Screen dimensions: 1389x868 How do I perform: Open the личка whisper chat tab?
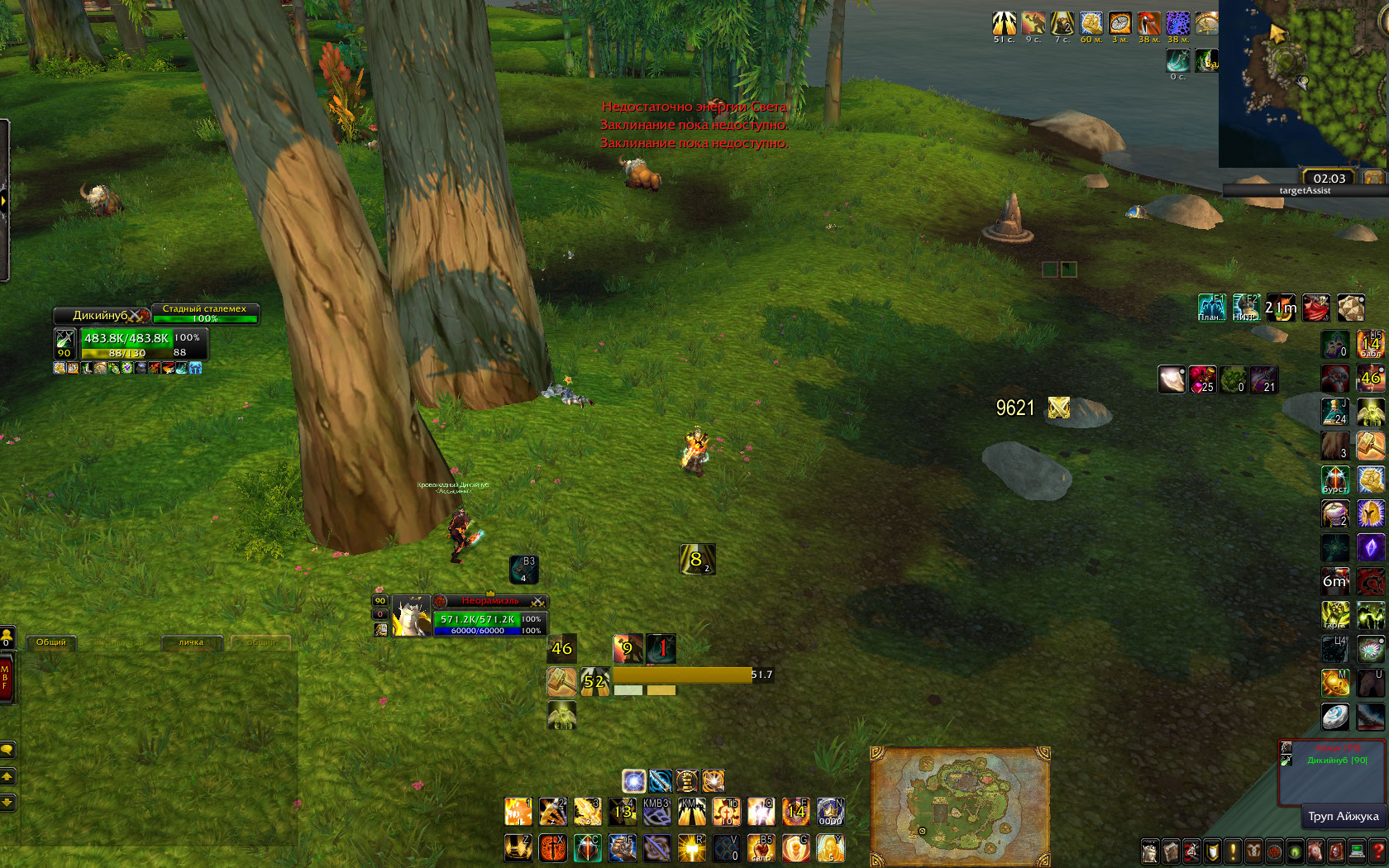tap(191, 642)
